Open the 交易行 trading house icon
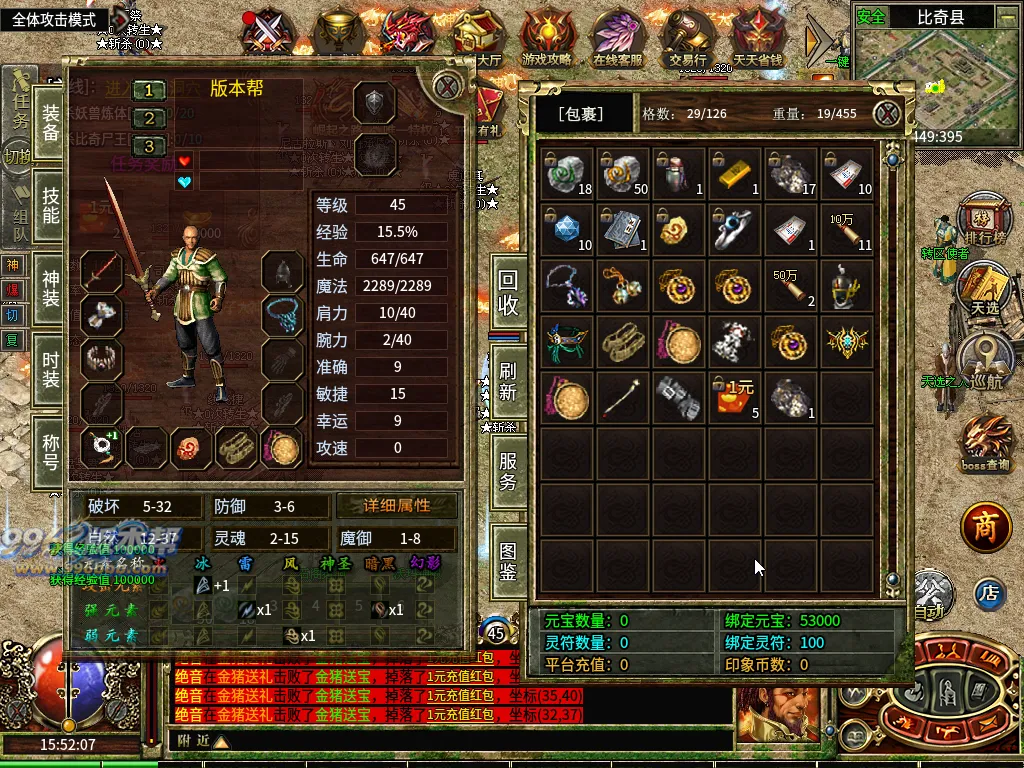 pos(688,37)
